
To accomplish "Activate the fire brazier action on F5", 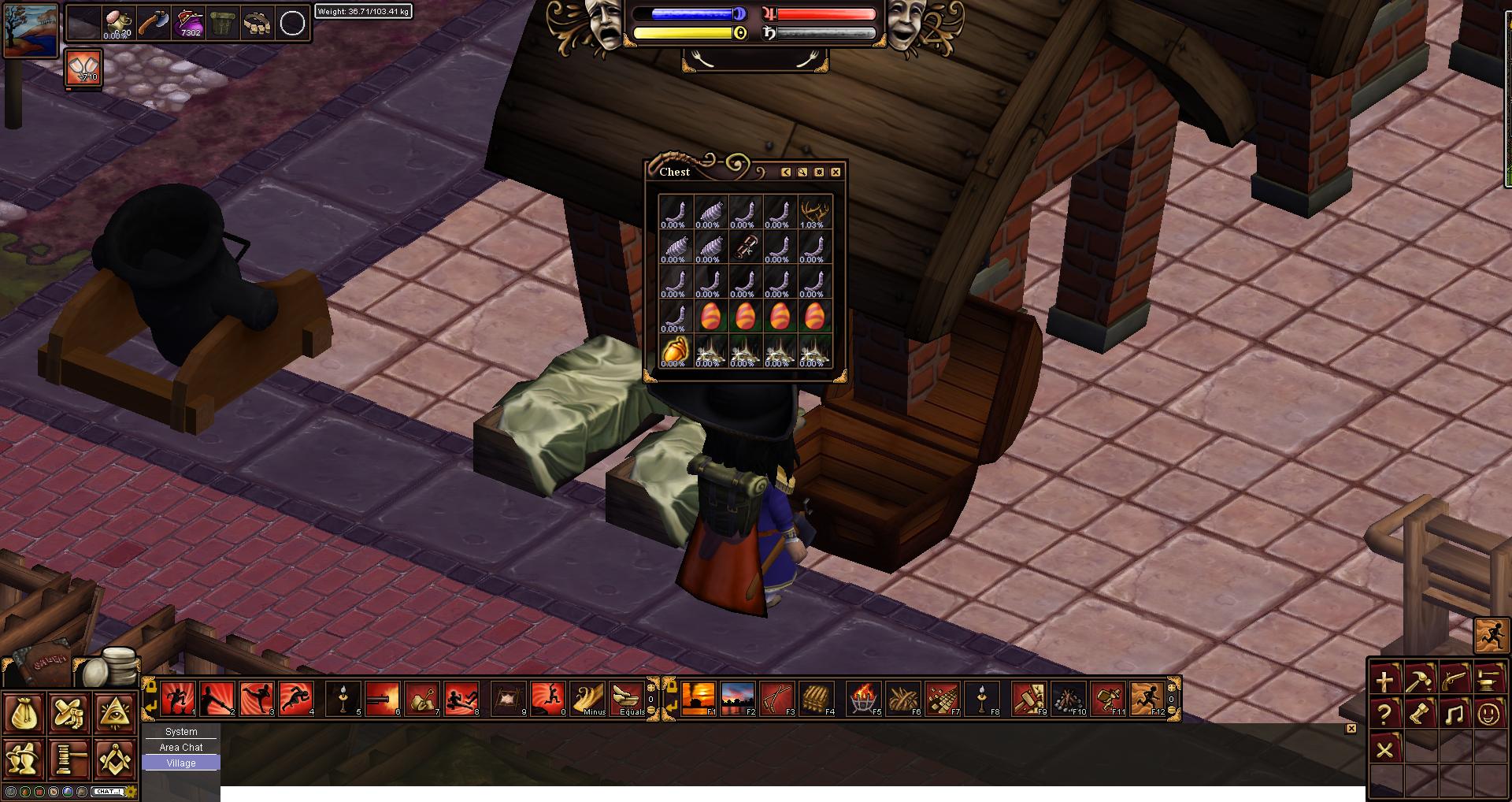I will pos(864,698).
